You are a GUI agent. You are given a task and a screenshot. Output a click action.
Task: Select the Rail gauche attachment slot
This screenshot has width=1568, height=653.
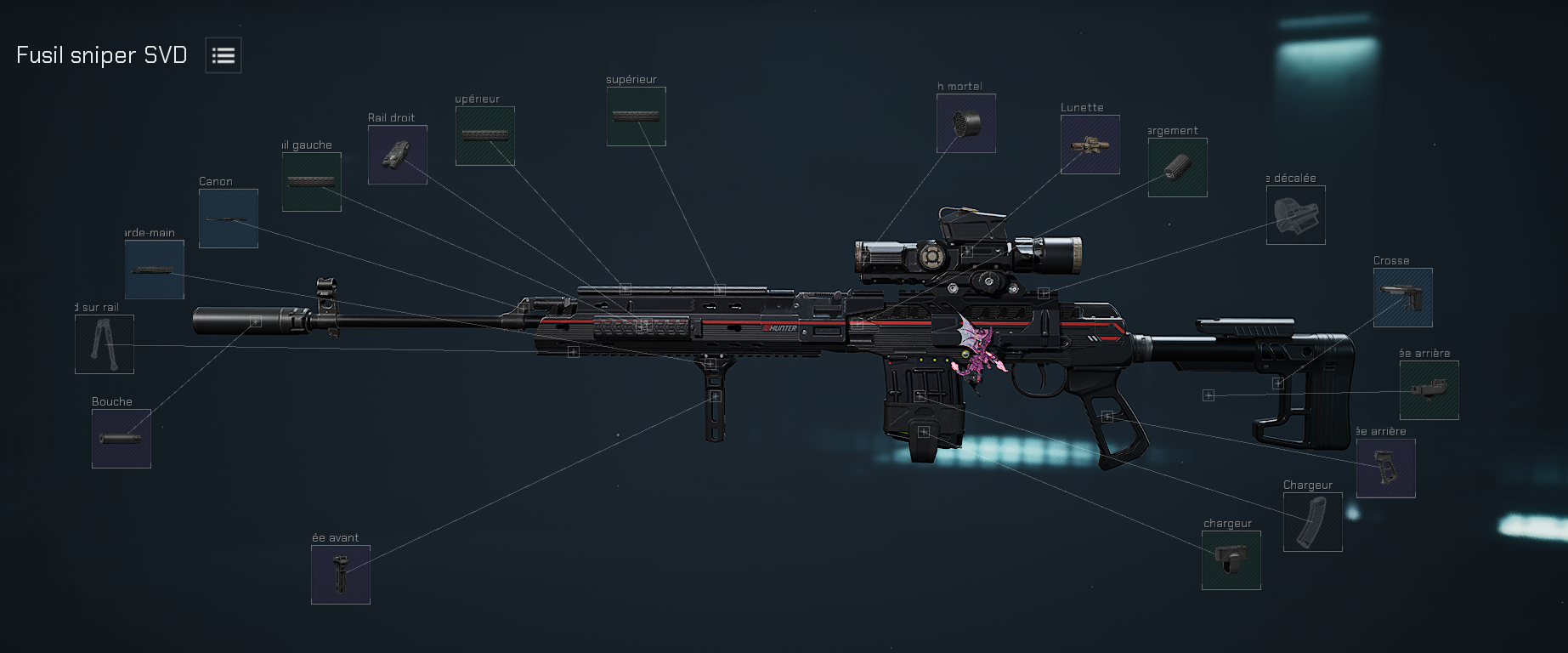pos(311,181)
